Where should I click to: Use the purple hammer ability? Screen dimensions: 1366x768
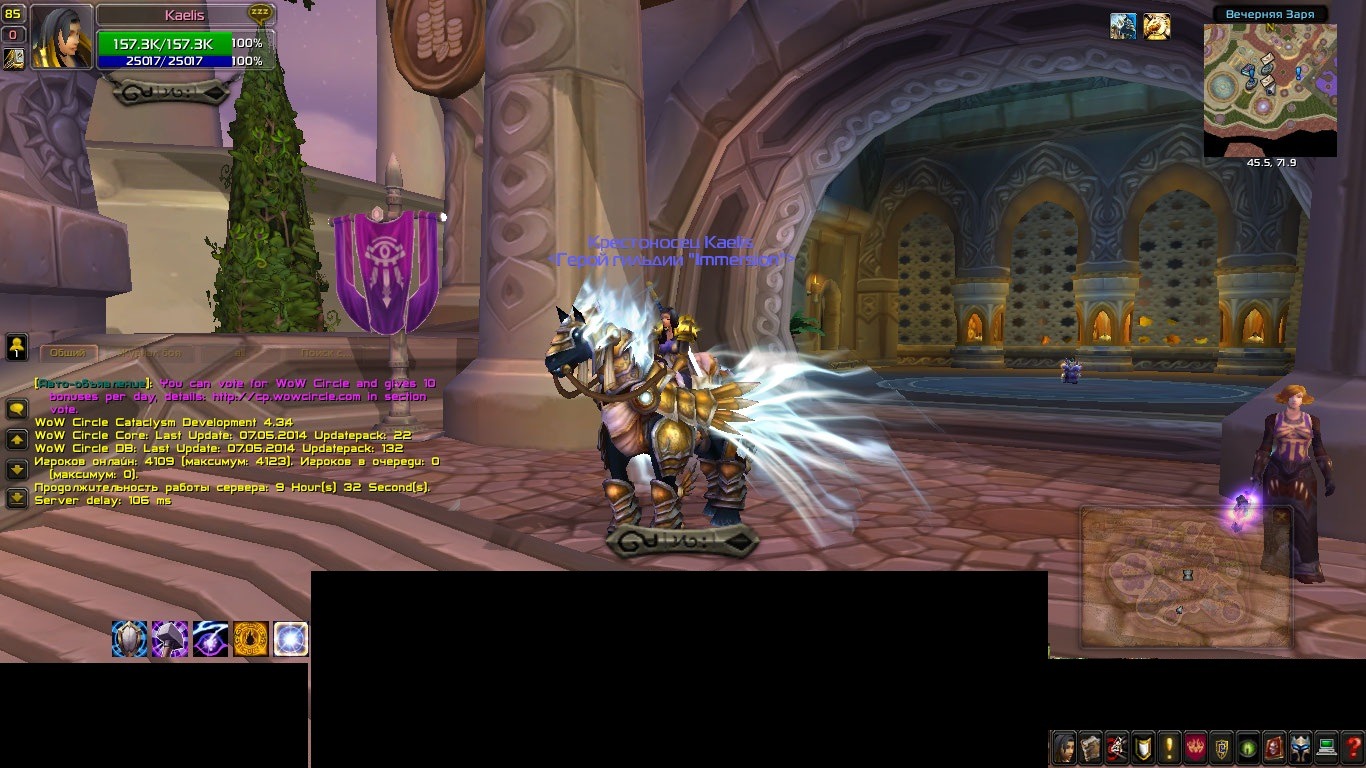[170, 639]
